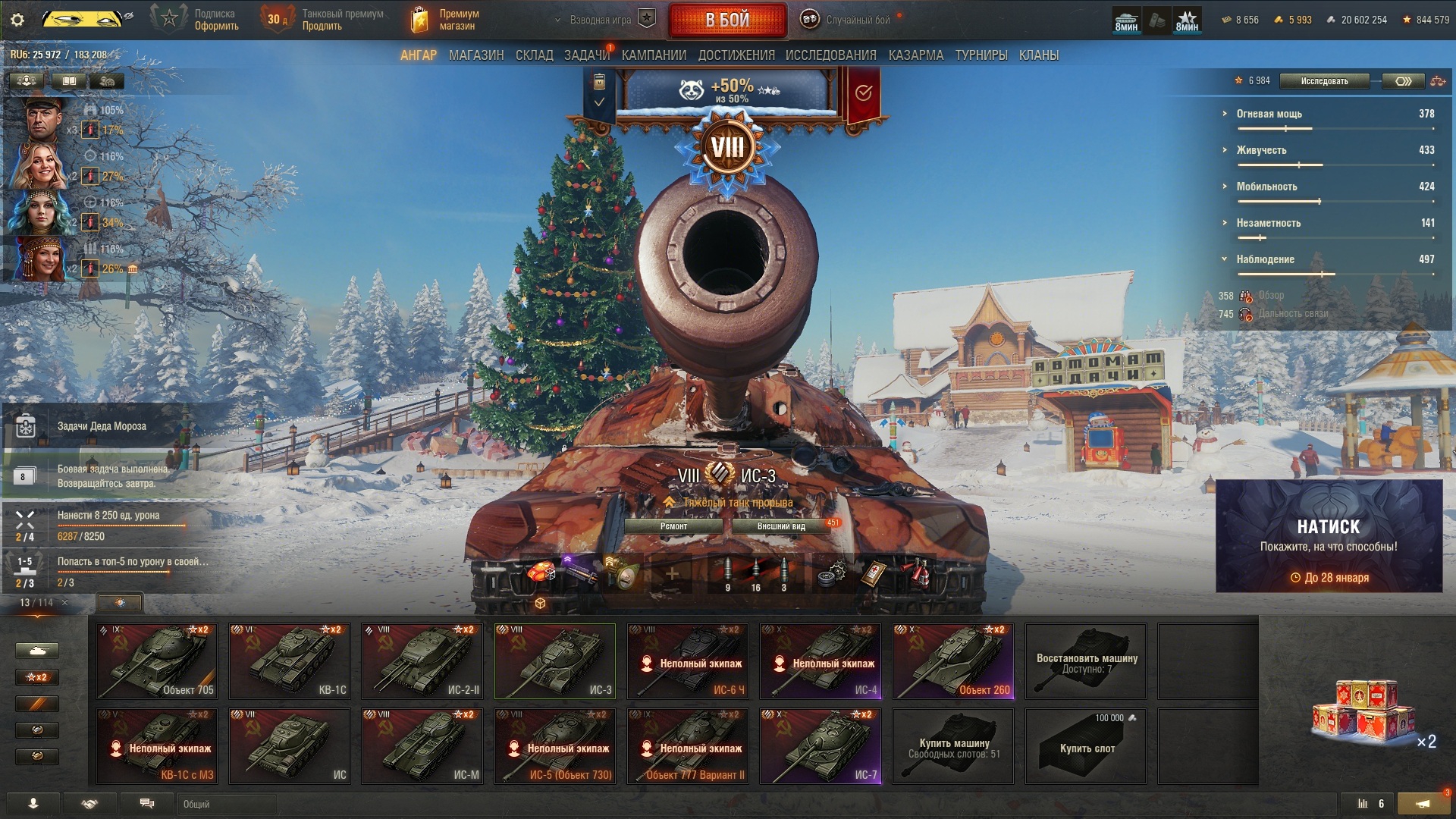Go to the ИССЛЕДОВАНИЯ tab
Screen dimensions: 1456x819
830,55
